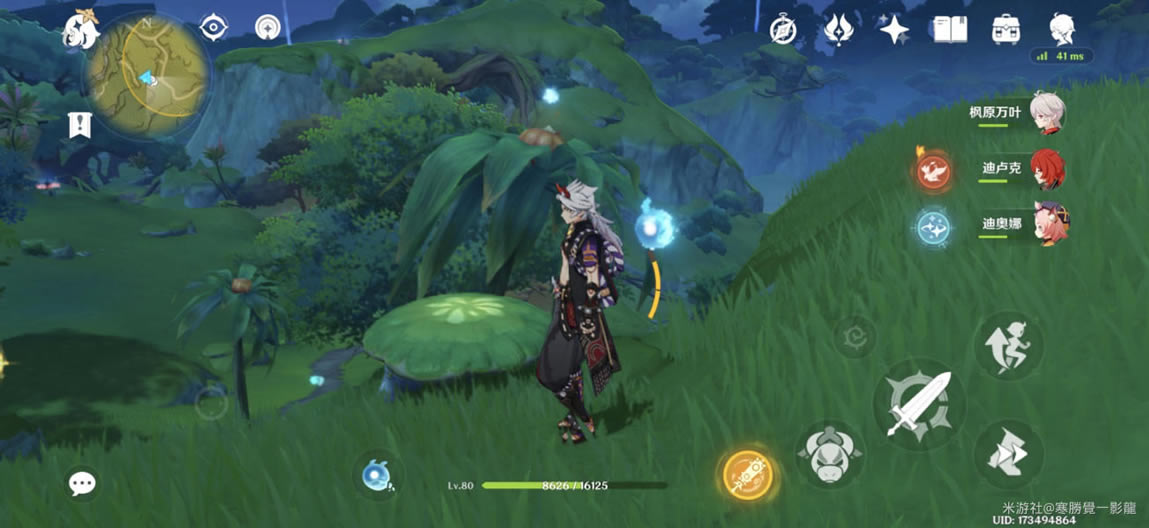1149x528 pixels.
Task: Activate the bull elemental skill button
Action: [829, 455]
